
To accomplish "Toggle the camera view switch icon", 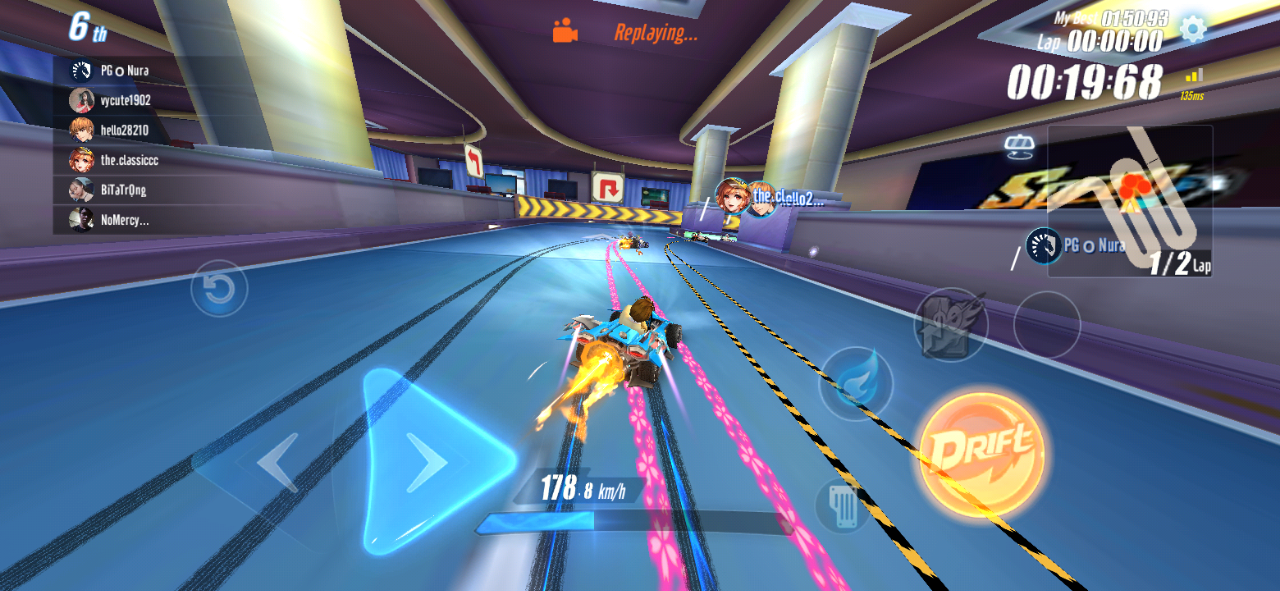I will [x=1019, y=146].
